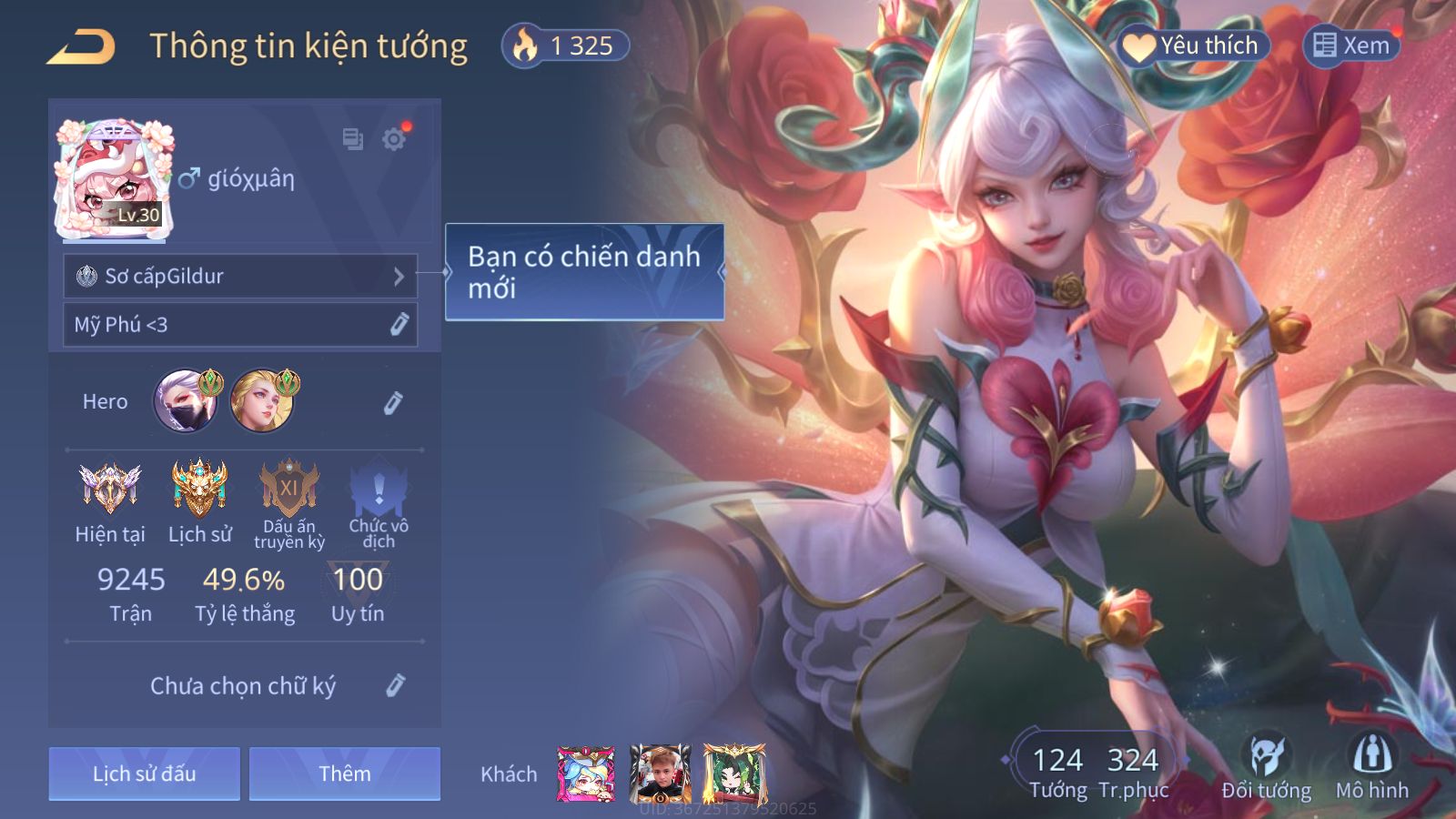
Task: Edit the Chưa chọn chữ ký signature
Action: pyautogui.click(x=395, y=685)
